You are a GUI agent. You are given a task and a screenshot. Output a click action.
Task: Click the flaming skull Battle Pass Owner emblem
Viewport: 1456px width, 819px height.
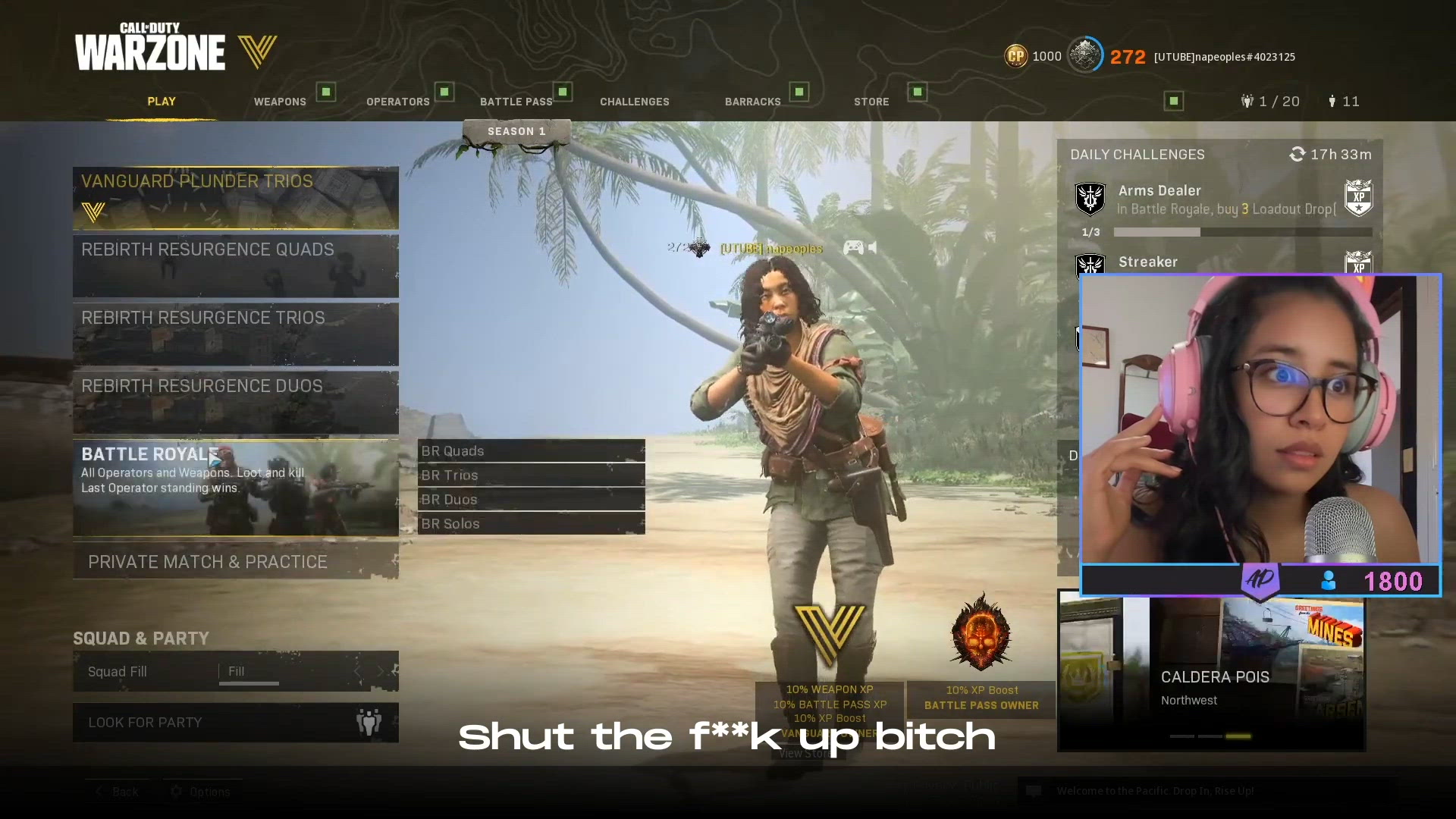coord(980,635)
